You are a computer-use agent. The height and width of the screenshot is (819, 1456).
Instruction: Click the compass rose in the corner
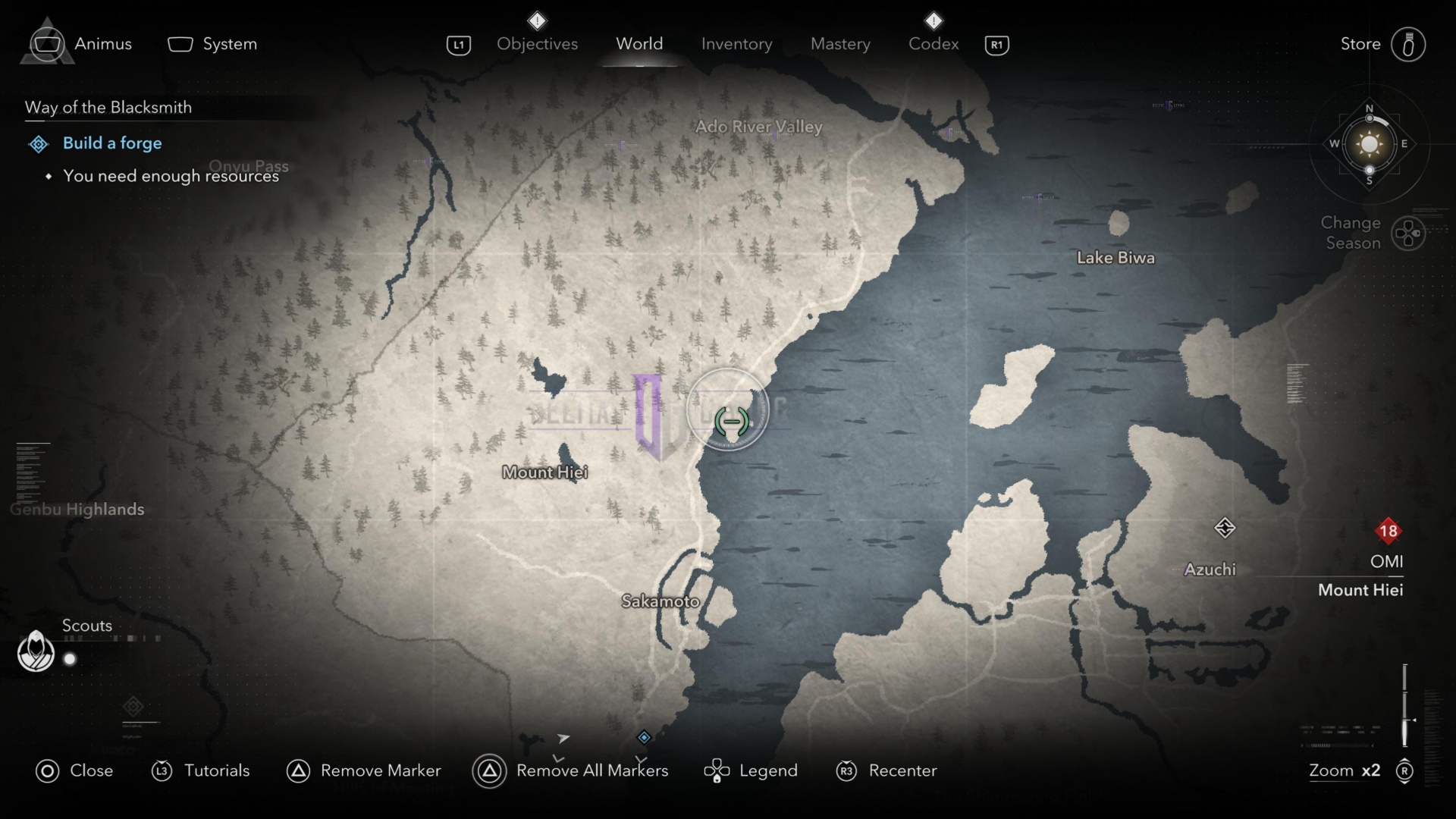tap(1369, 144)
